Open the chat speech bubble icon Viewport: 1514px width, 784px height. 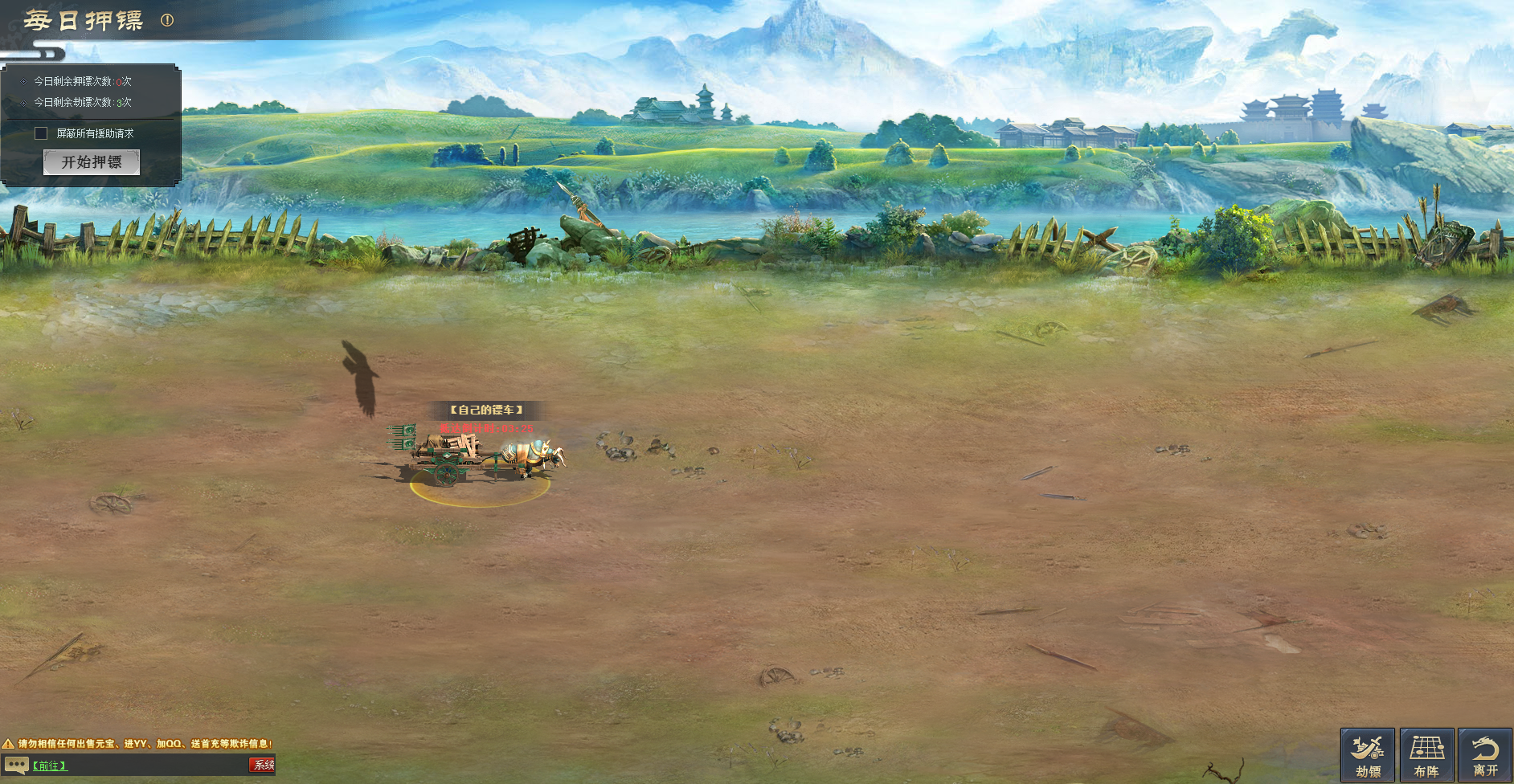[x=16, y=765]
